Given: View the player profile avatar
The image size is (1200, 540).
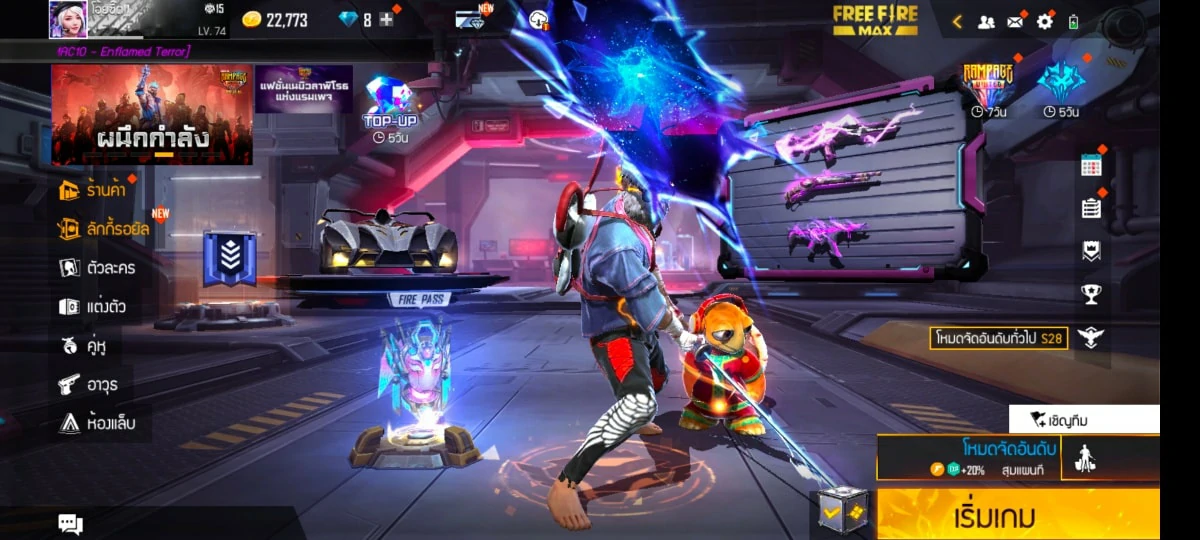Looking at the screenshot, I should point(68,19).
